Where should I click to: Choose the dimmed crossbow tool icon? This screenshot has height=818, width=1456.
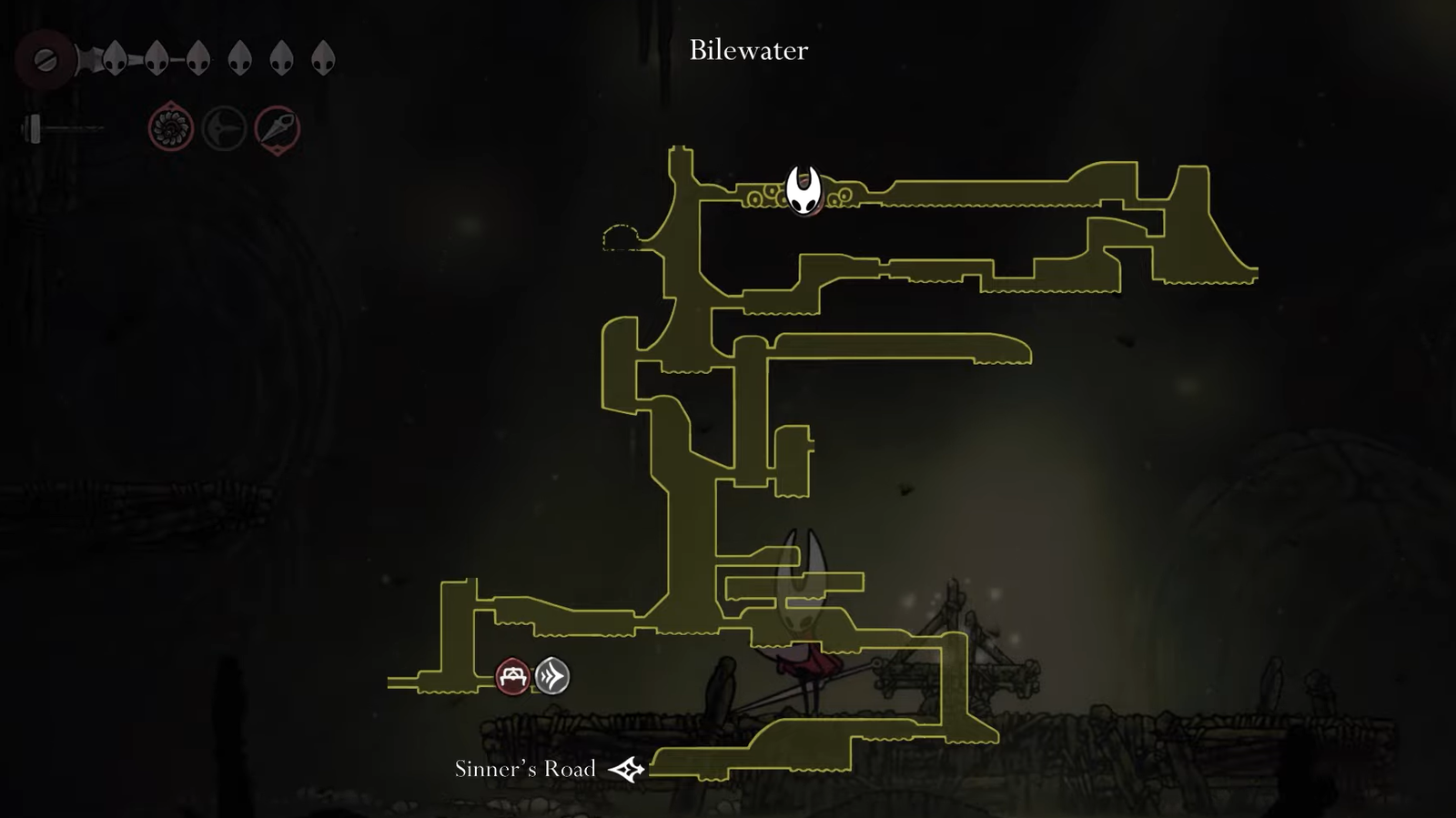pyautogui.click(x=224, y=128)
